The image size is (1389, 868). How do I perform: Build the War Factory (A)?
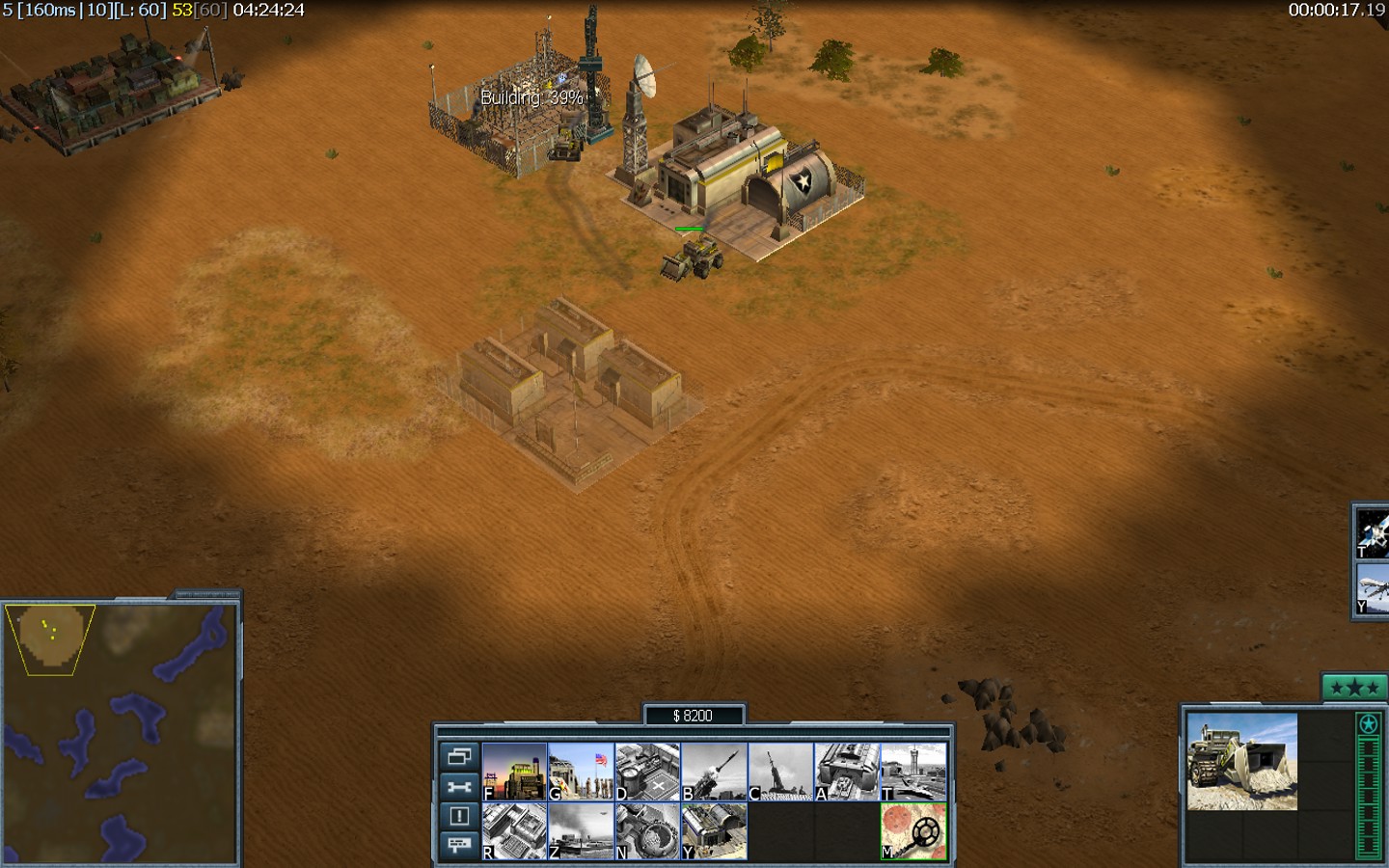click(847, 771)
